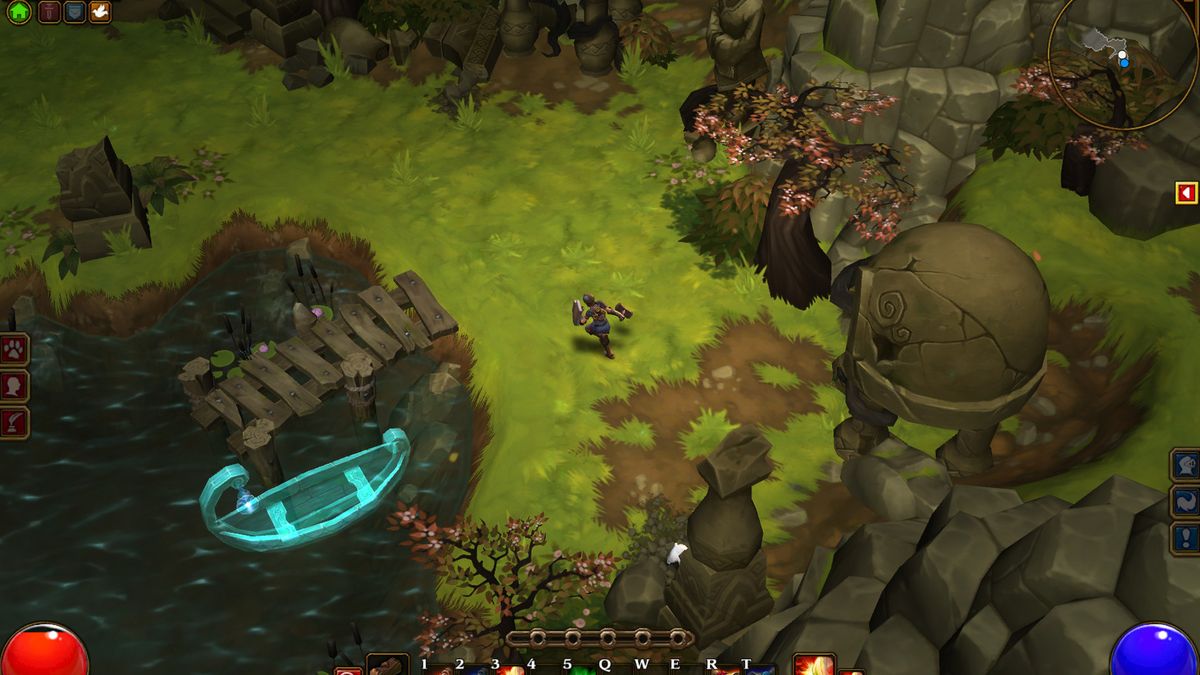
Task: Open the exclamation mark quest icon
Action: pos(1185,537)
